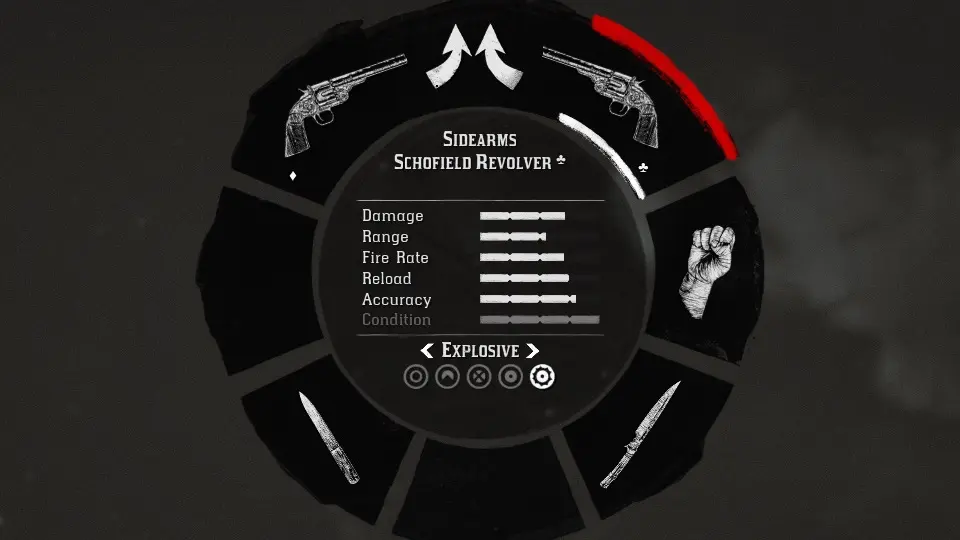Choose the dual-wield double arrows icon
The height and width of the screenshot is (540, 960).
pos(477,57)
